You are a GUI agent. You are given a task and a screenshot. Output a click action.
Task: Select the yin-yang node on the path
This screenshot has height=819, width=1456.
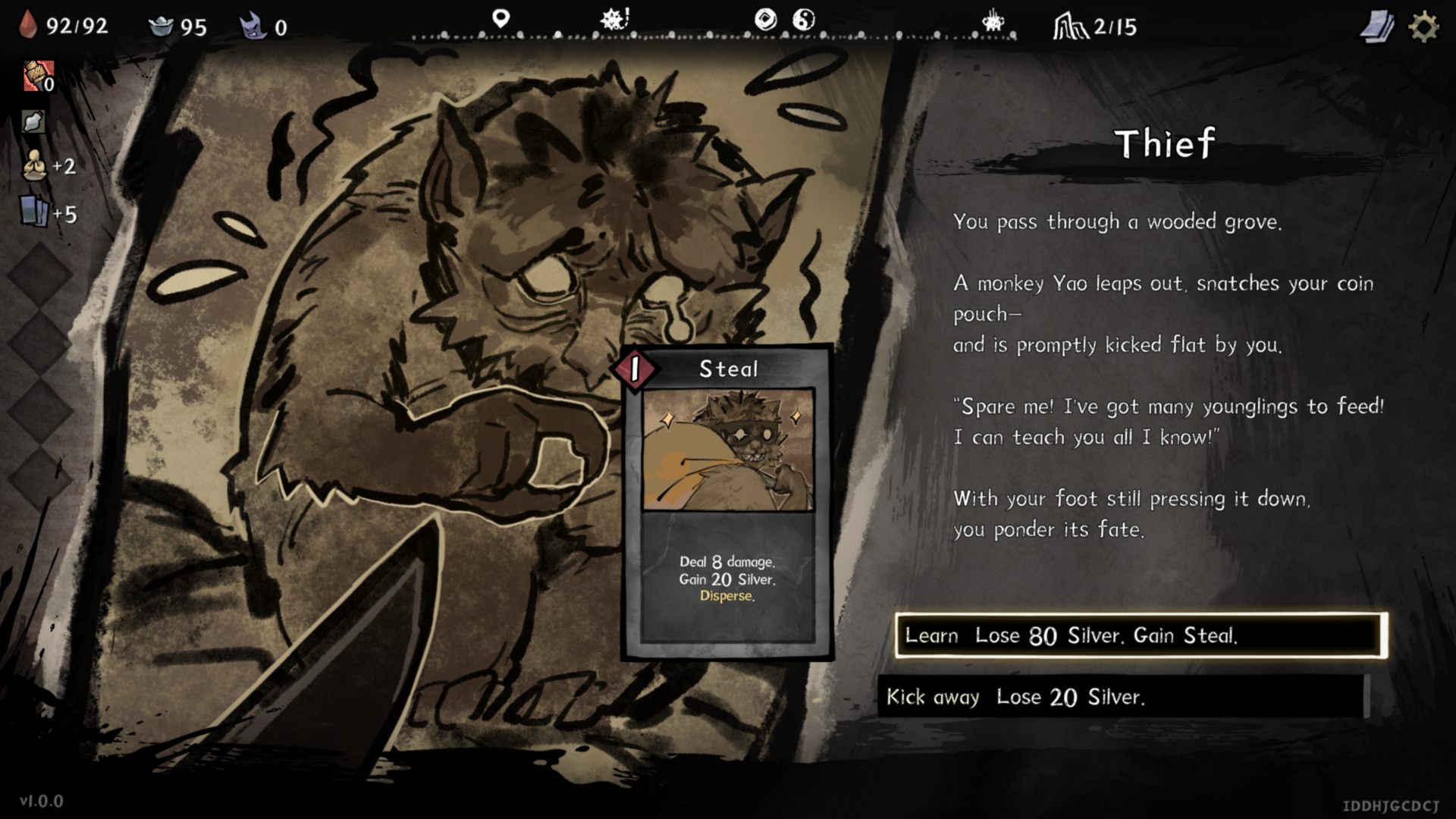click(x=804, y=20)
